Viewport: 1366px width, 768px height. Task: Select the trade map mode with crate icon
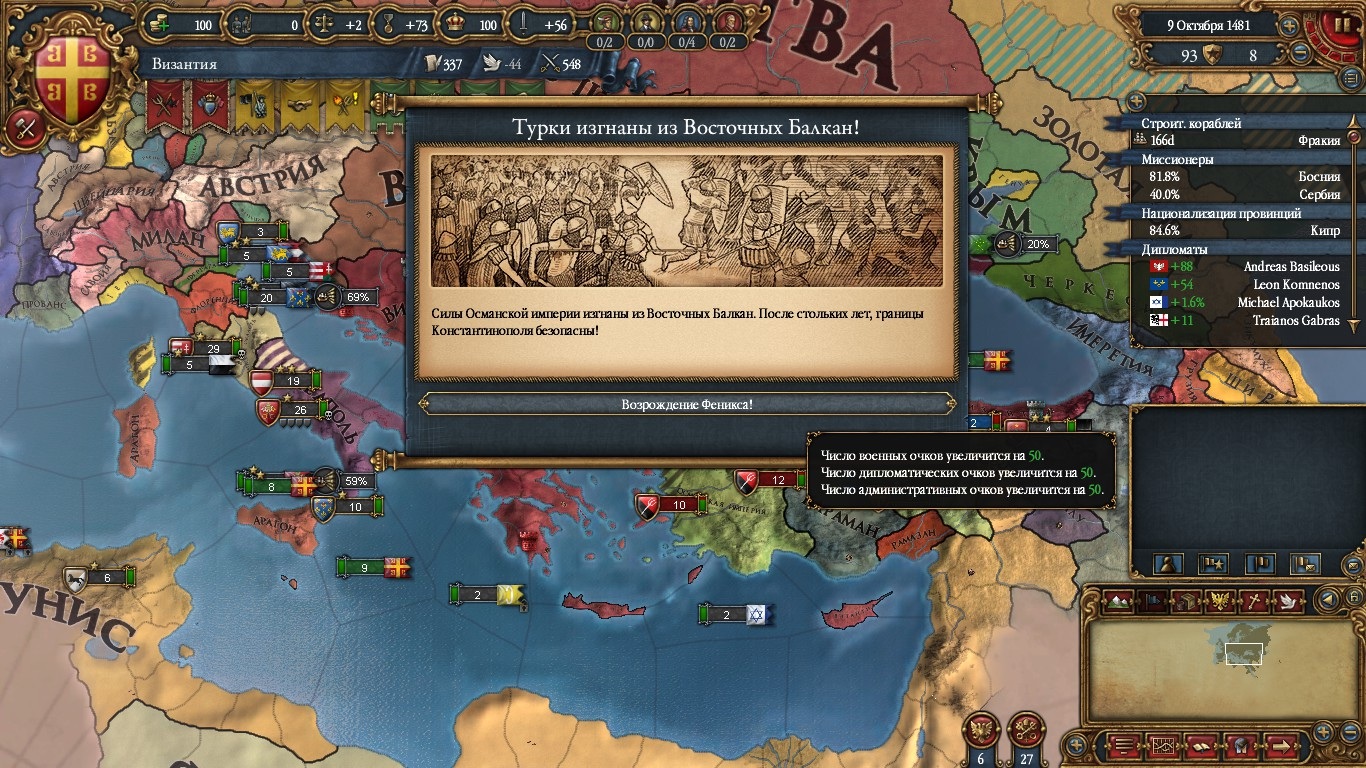point(1186,601)
